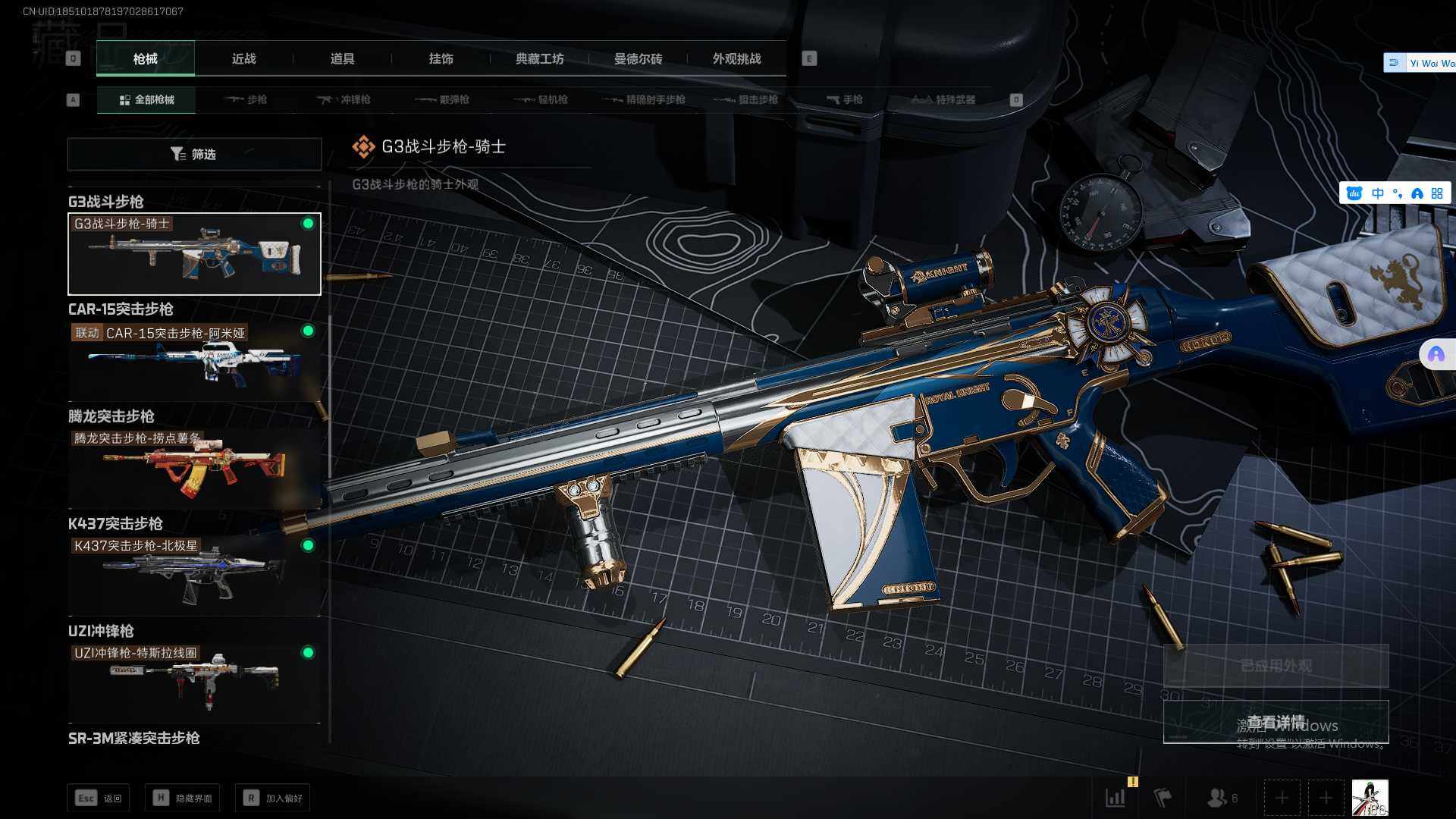1456x819 pixels.
Task: Open the player avatar profile
Action: [x=1370, y=798]
